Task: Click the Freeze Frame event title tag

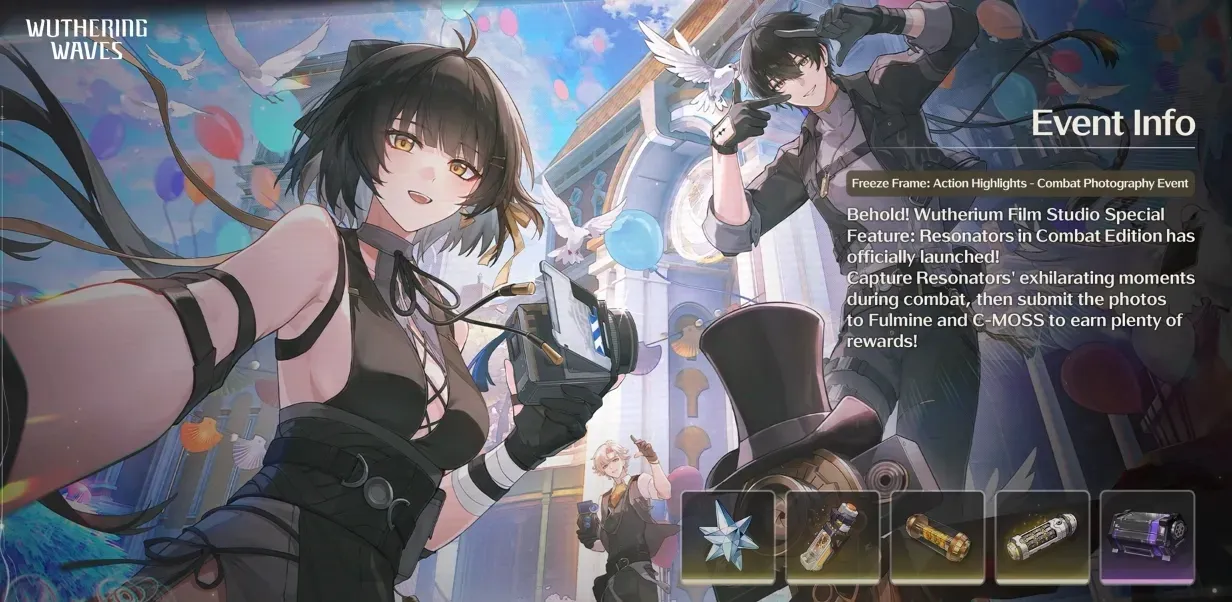Action: pyautogui.click(x=1019, y=184)
